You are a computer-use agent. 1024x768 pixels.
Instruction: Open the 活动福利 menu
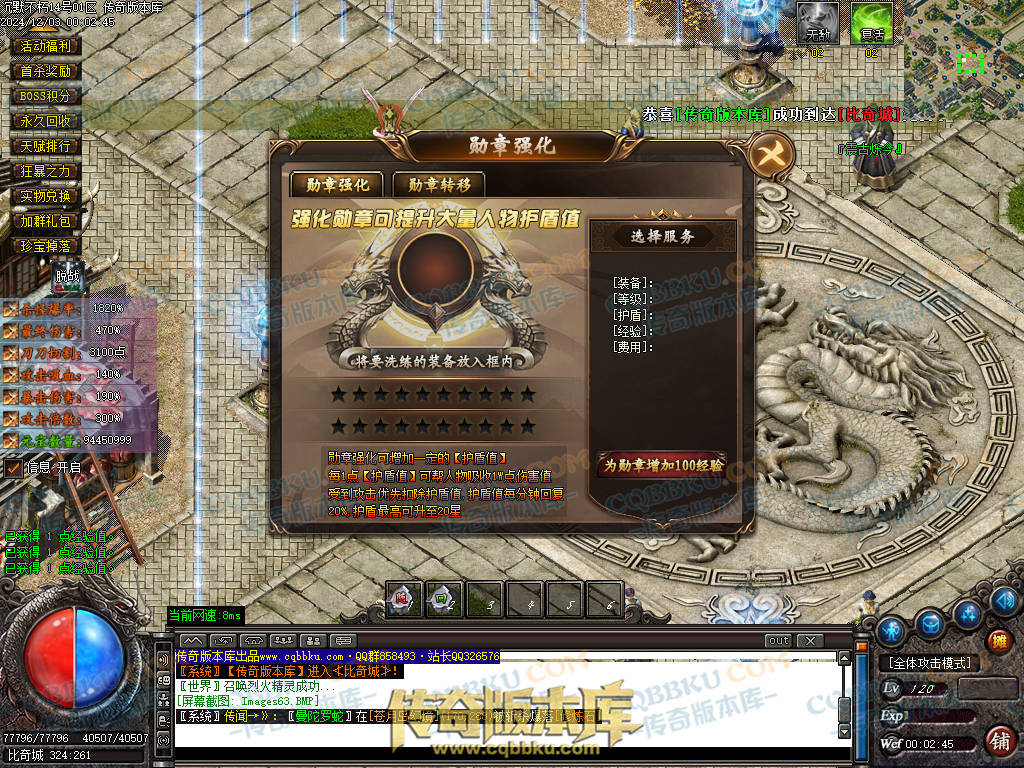click(45, 46)
